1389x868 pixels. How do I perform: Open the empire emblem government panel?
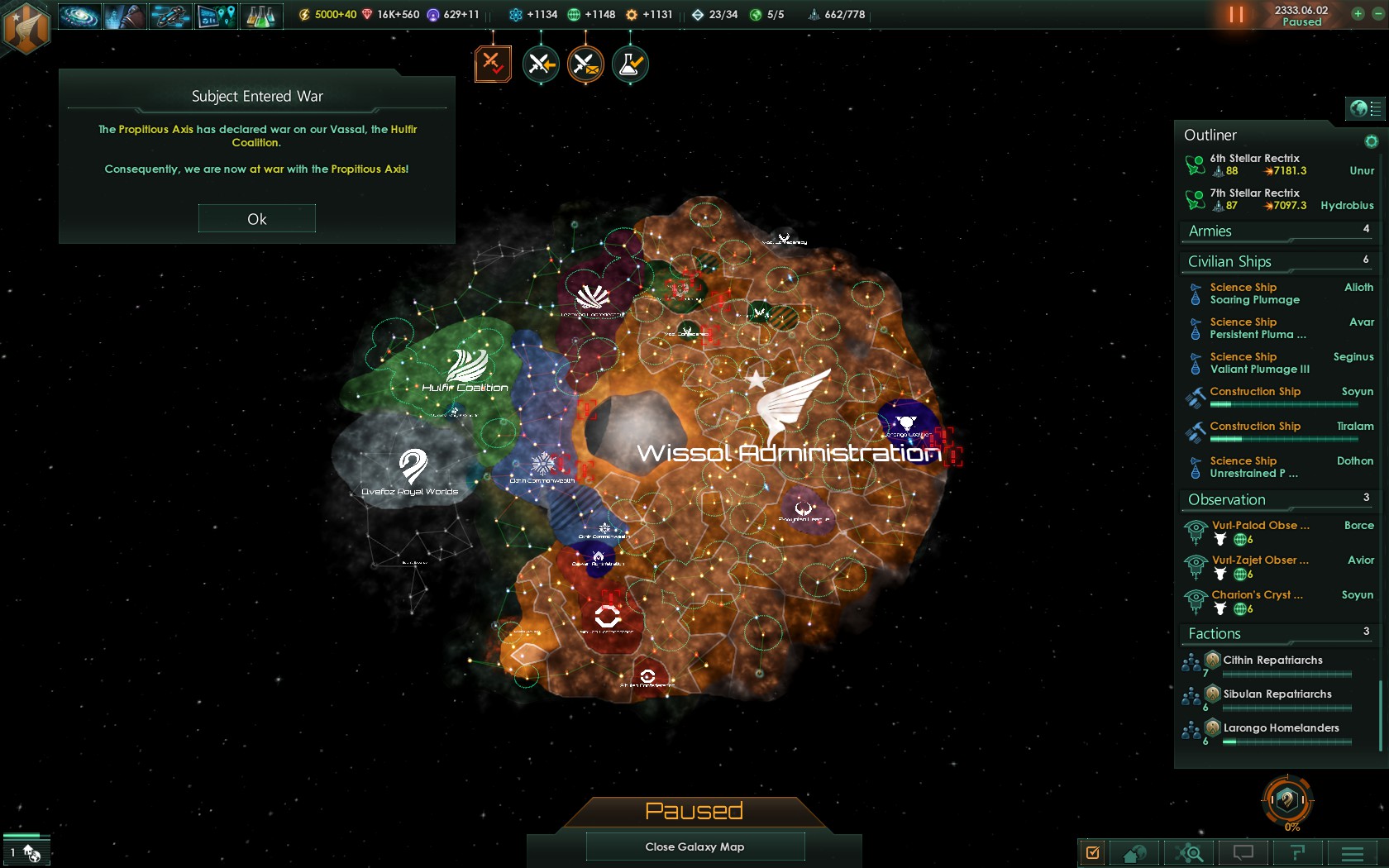26,27
